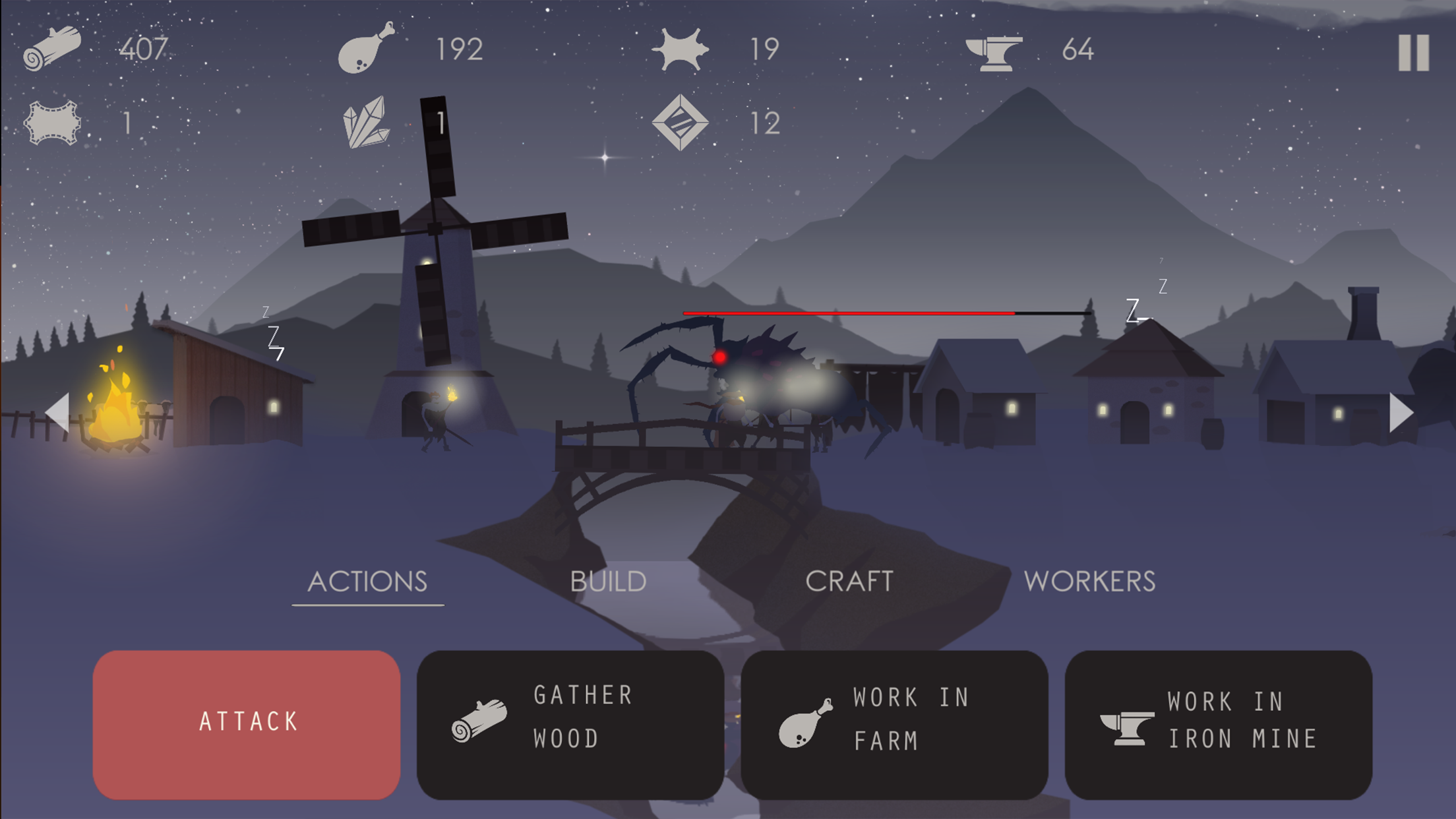Select Work in Farm action

(x=894, y=724)
